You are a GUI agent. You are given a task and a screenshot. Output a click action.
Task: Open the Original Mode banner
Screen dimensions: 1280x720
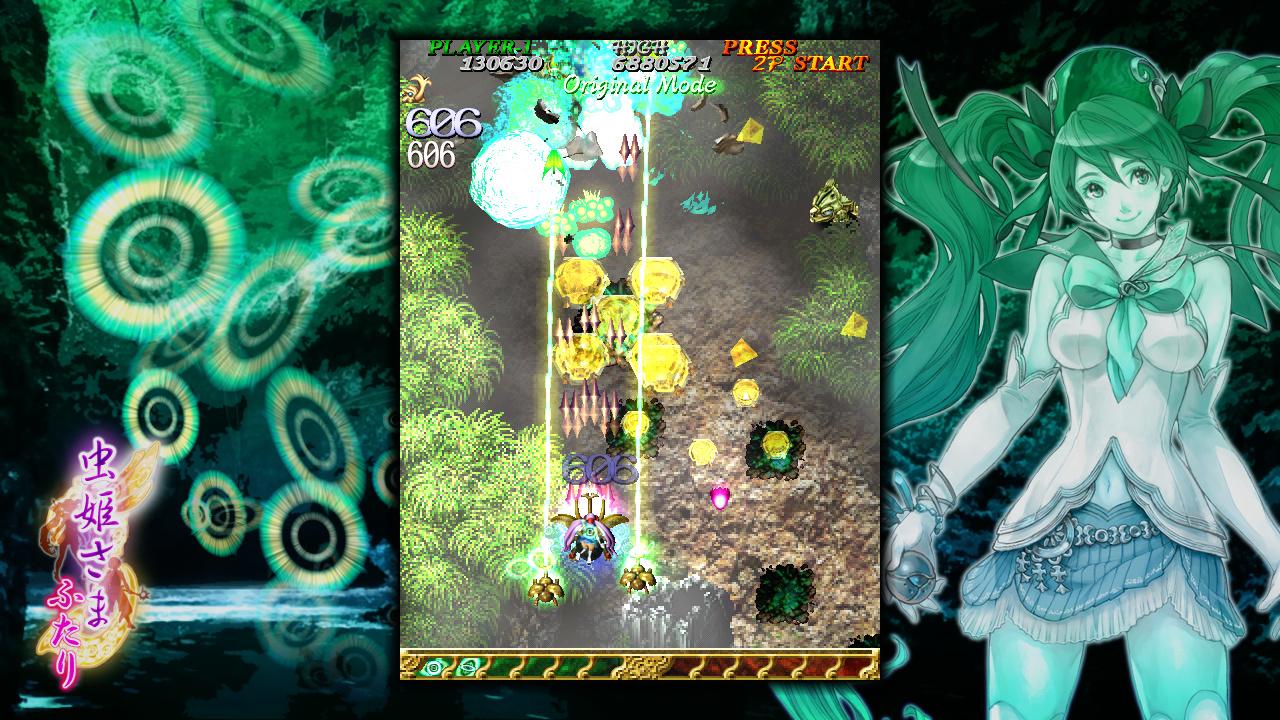pyautogui.click(x=637, y=85)
